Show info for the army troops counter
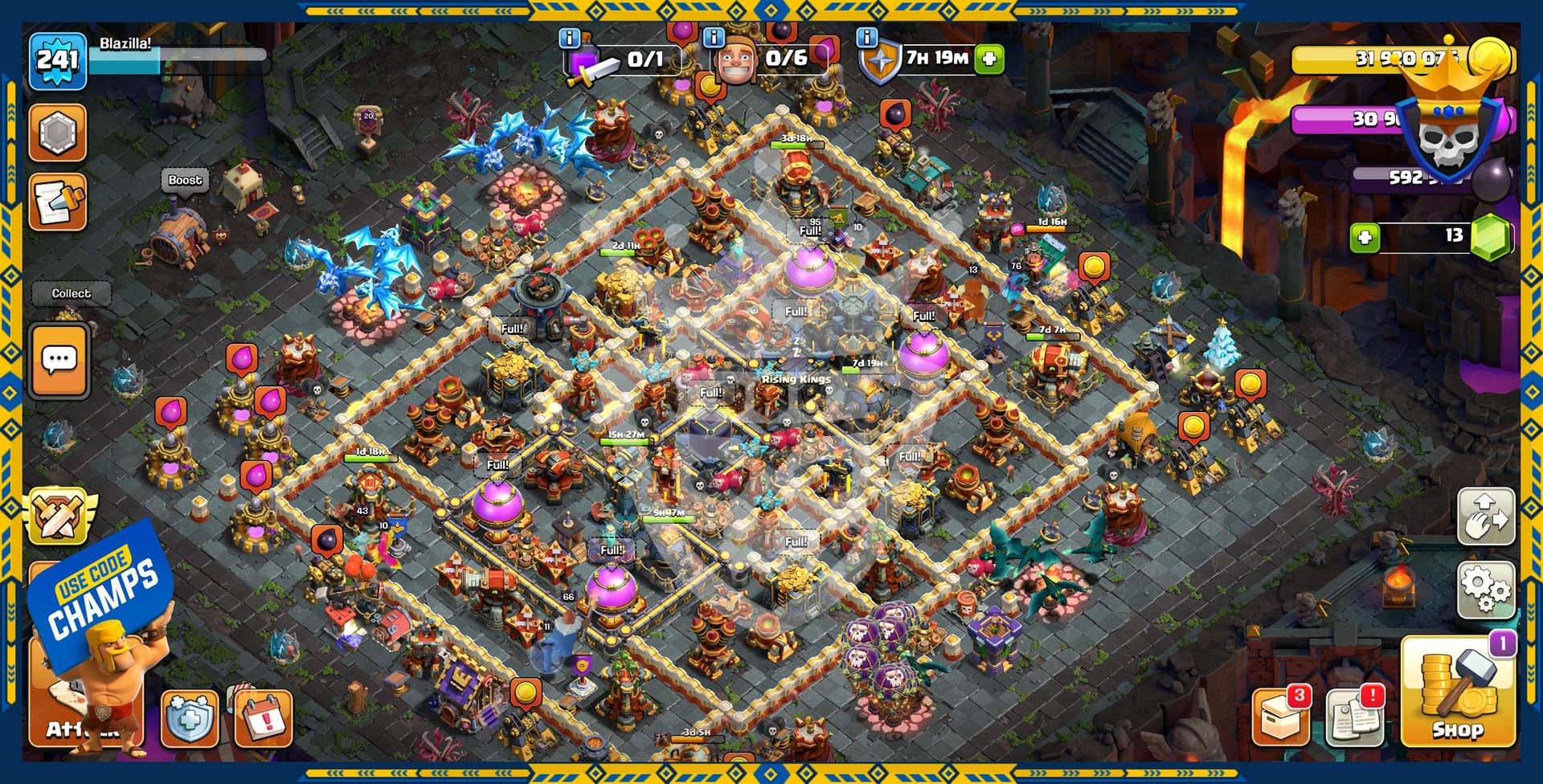This screenshot has height=784, width=1543. pos(570,38)
